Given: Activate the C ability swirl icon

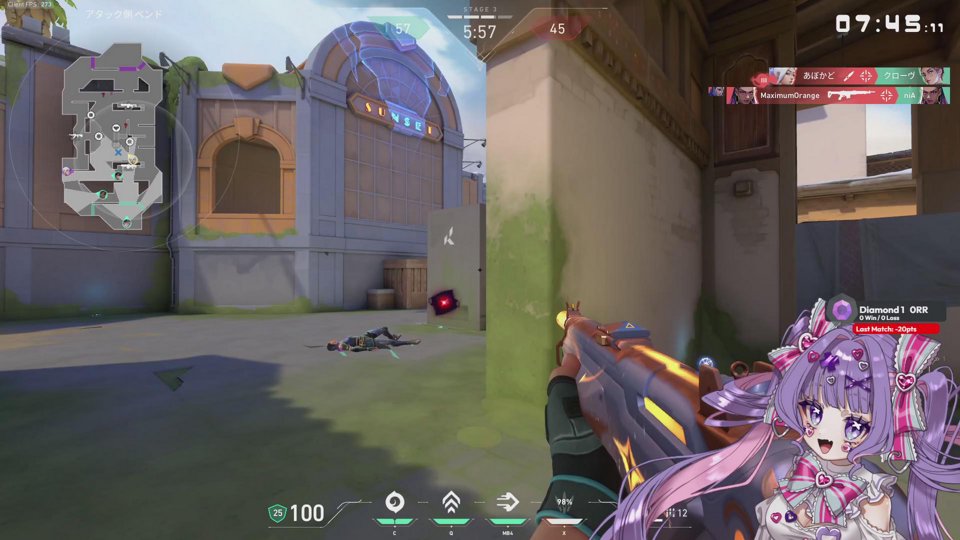Looking at the screenshot, I should coord(394,502).
